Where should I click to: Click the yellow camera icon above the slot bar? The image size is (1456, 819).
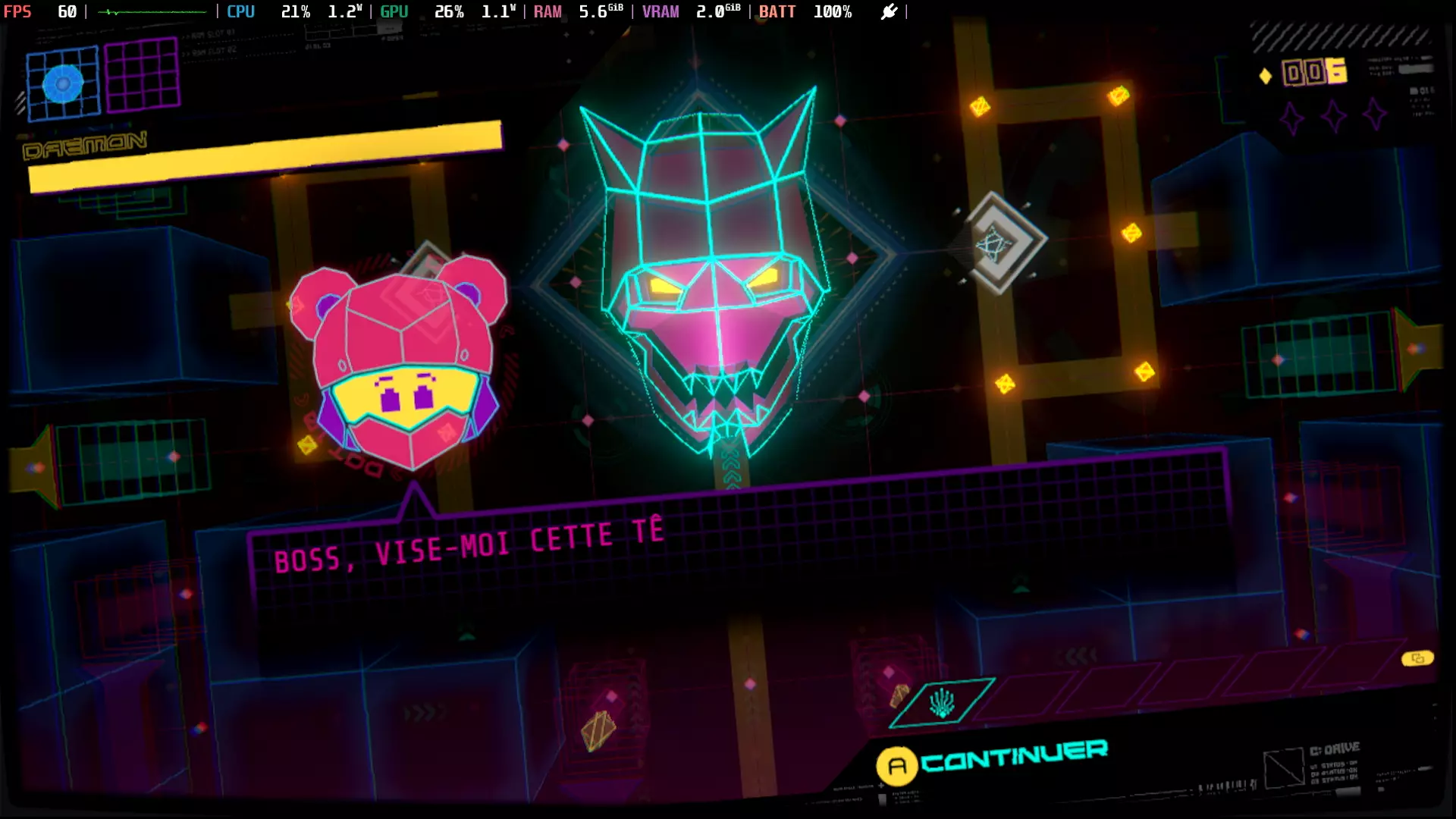click(x=1419, y=658)
